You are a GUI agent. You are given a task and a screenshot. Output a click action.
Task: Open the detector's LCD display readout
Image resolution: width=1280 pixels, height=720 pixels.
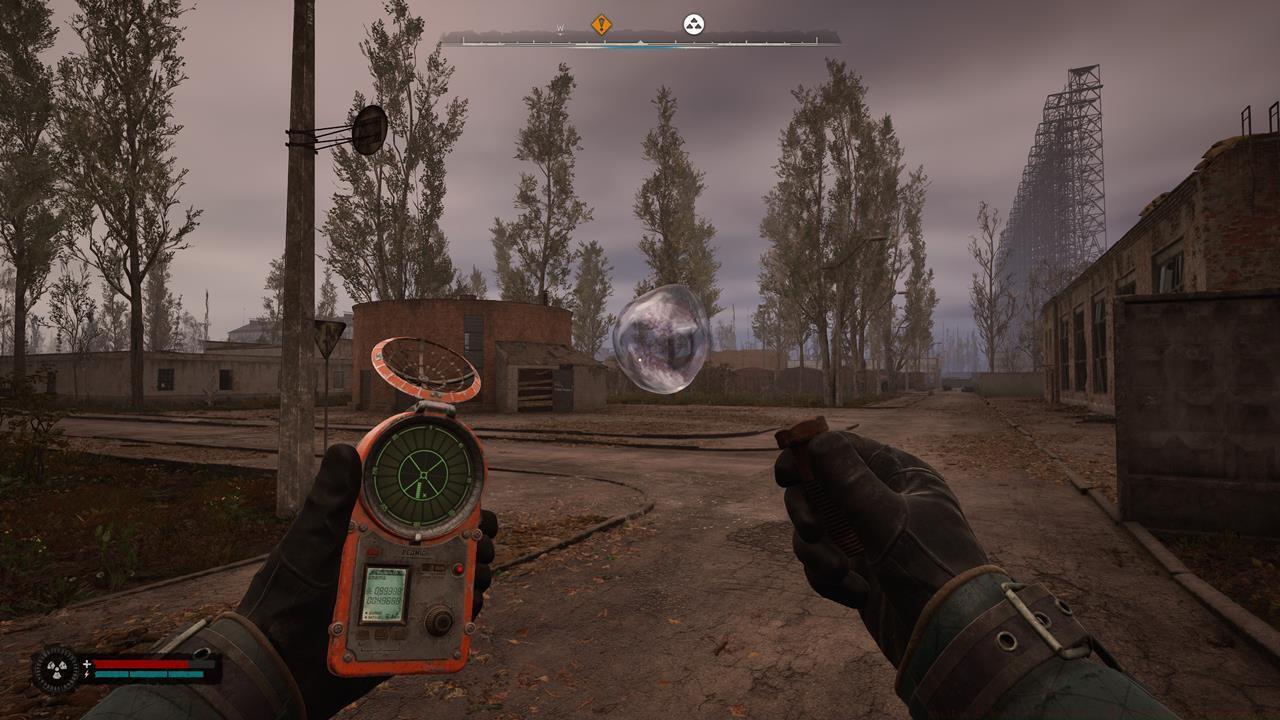[x=386, y=595]
